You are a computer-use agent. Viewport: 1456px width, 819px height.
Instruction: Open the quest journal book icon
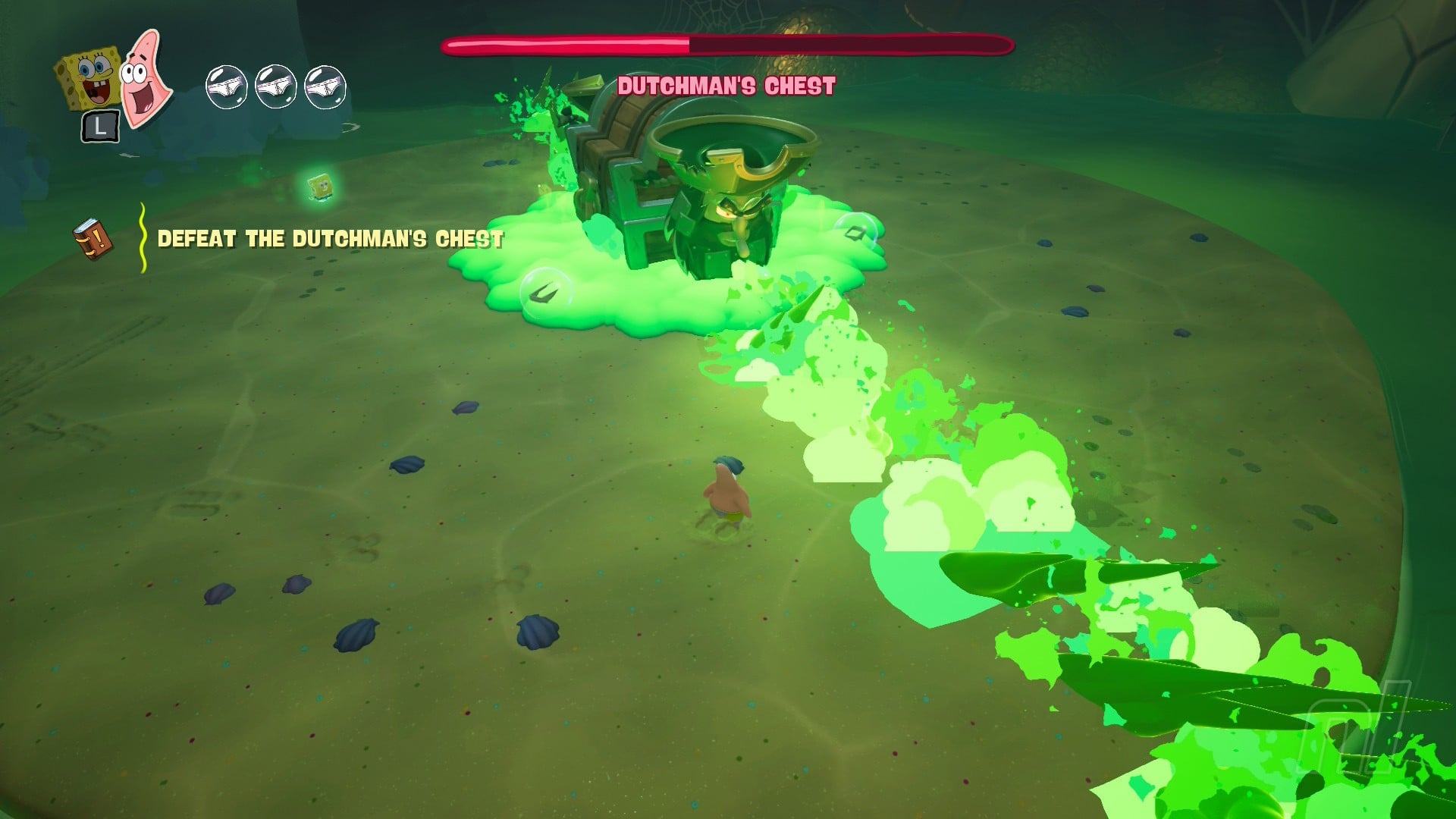pos(93,239)
